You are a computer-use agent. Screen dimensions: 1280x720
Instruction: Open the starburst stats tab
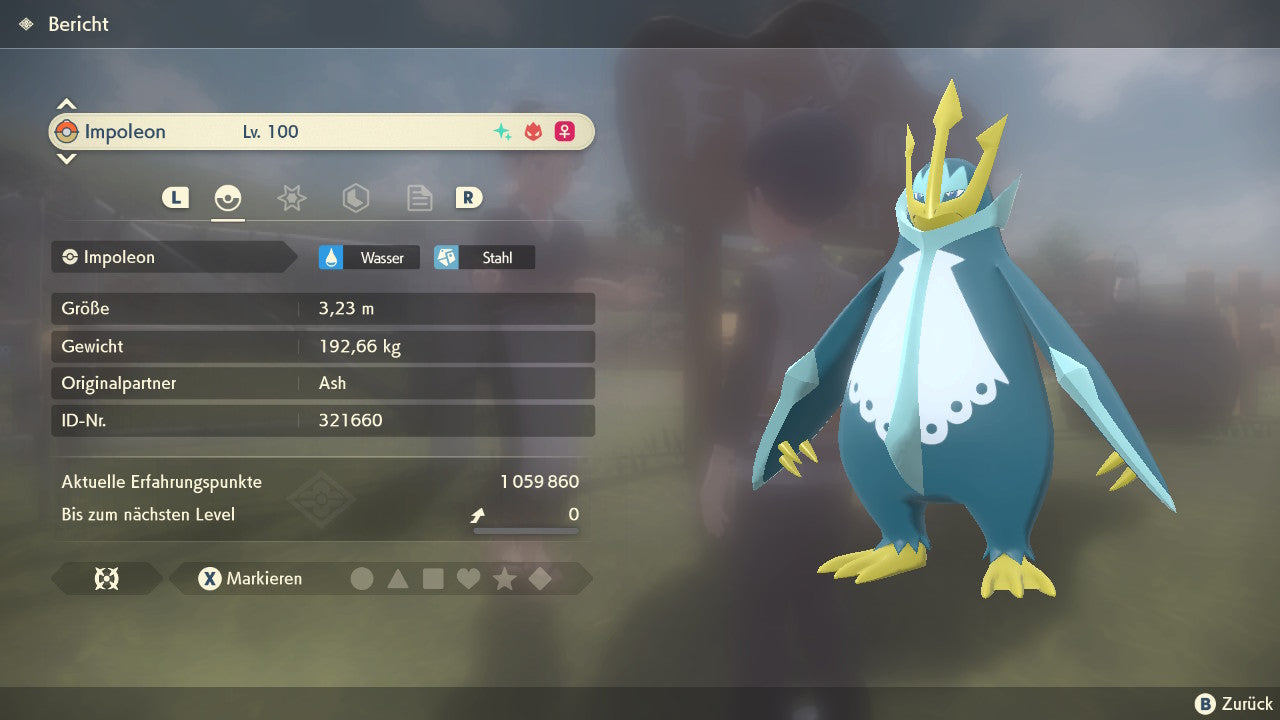pos(291,198)
